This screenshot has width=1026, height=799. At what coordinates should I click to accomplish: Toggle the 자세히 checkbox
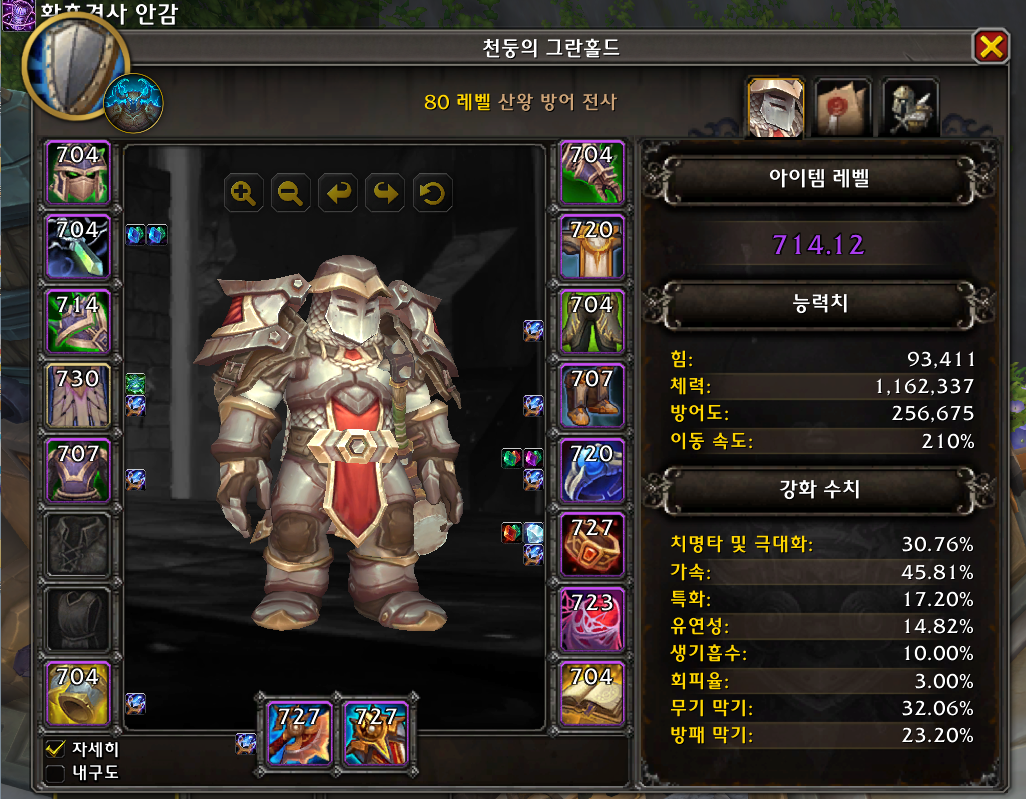(x=56, y=749)
